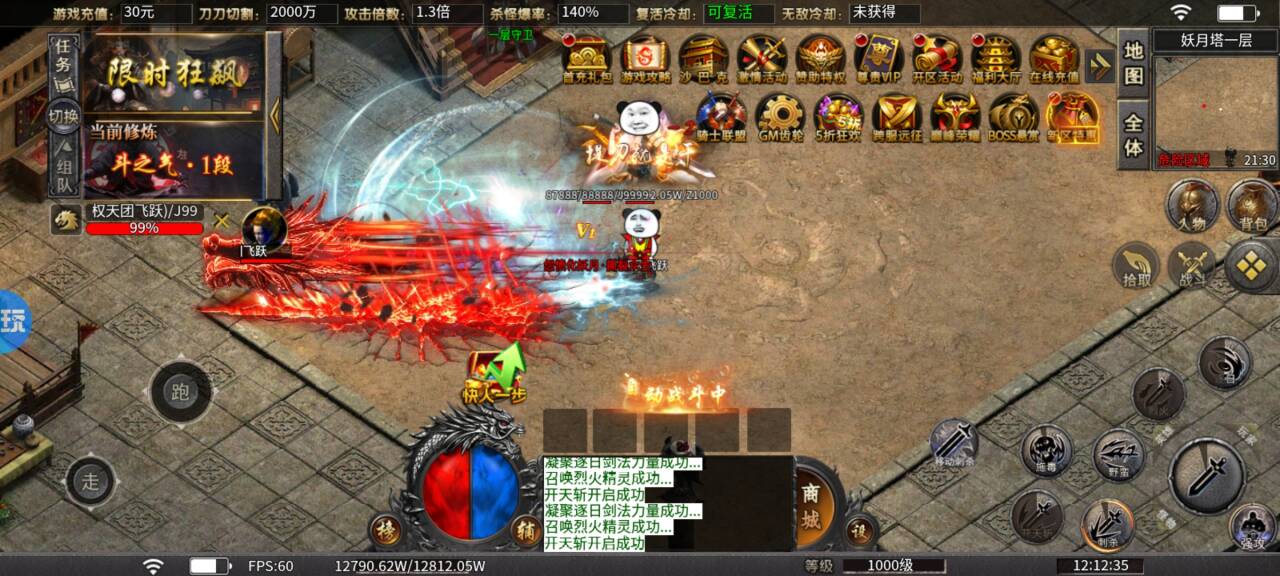Switch to the 任务 quest tab
The image size is (1280, 576).
coord(63,58)
